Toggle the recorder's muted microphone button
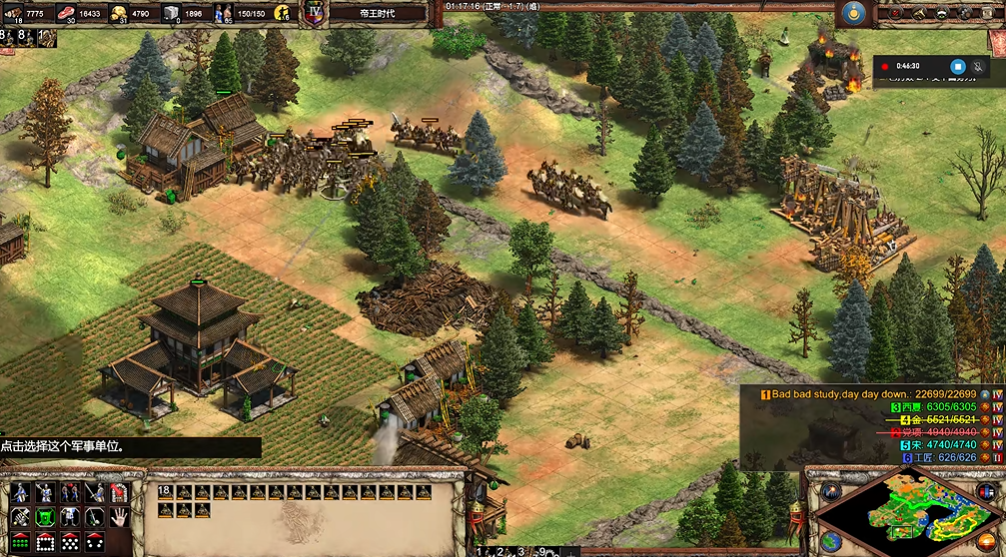 (x=979, y=66)
